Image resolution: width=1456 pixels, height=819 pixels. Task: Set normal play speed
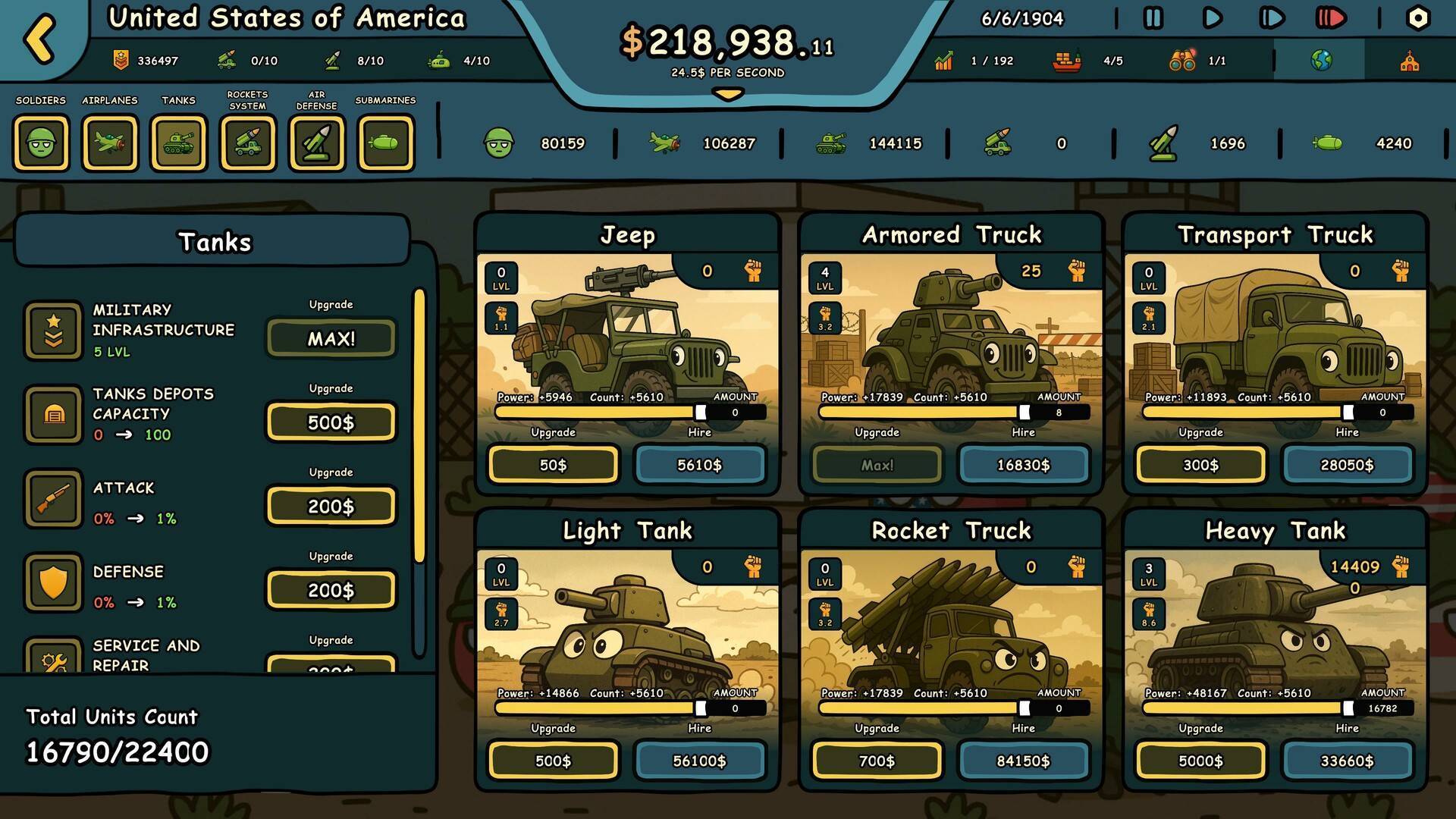[1212, 18]
